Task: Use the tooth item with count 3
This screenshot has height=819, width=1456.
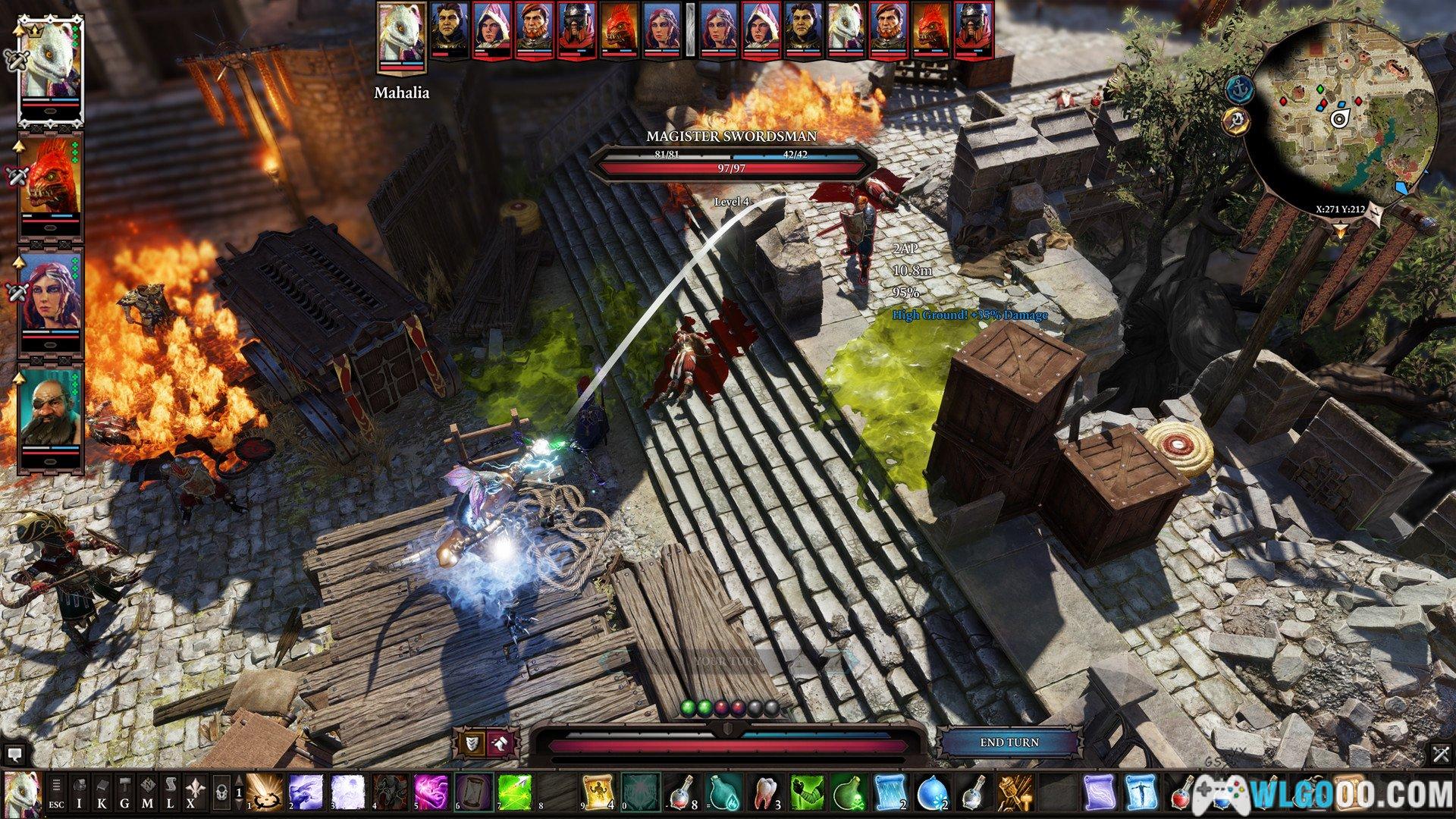Action: coord(764,792)
